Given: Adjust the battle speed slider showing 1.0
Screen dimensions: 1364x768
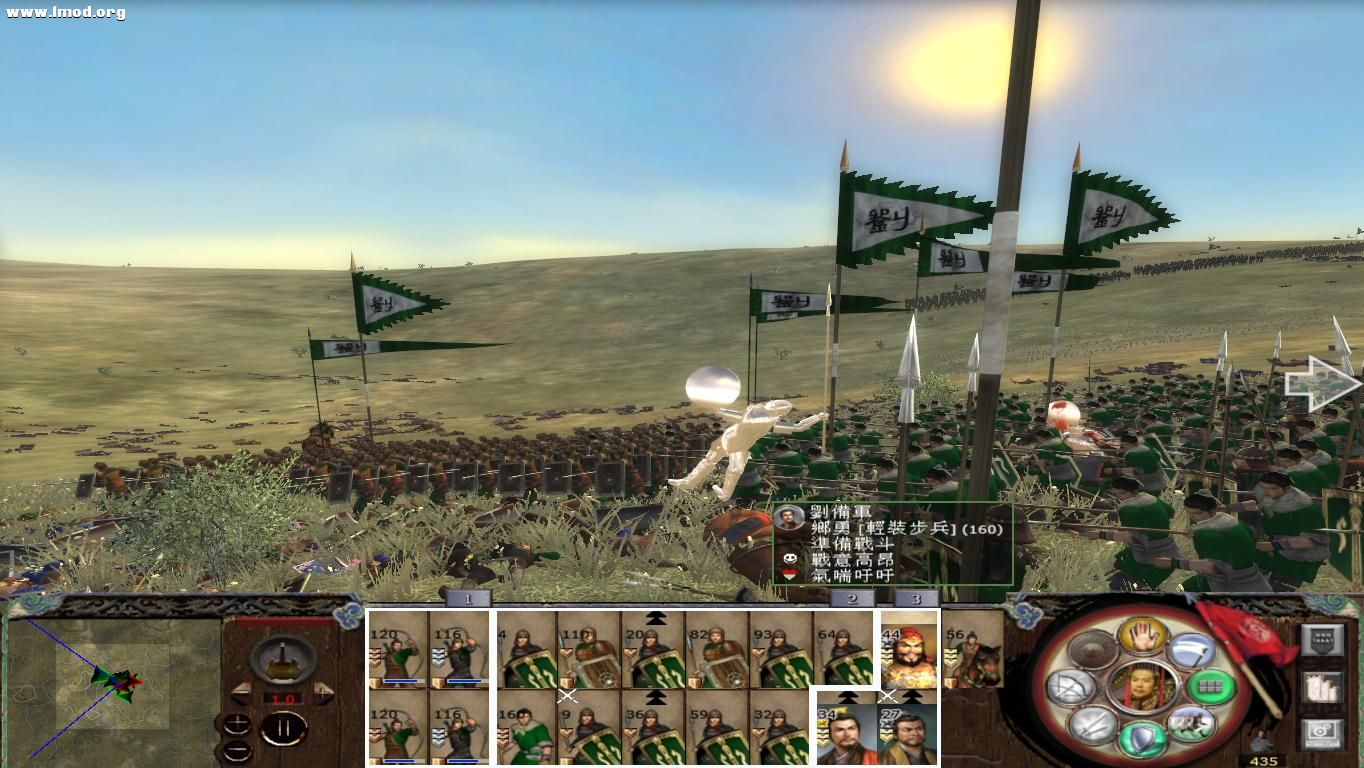Looking at the screenshot, I should point(283,698).
